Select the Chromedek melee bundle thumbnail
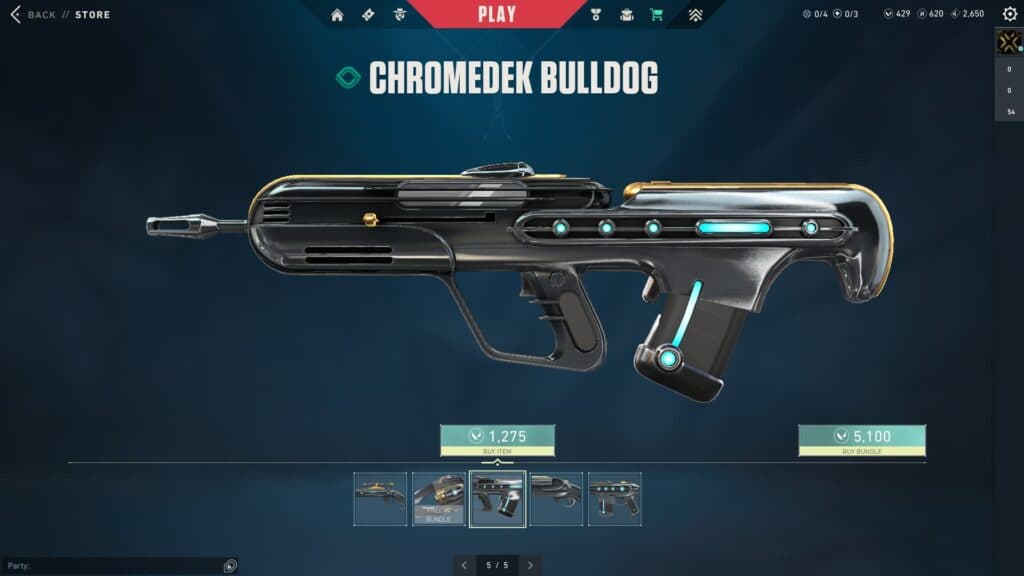 tap(438, 499)
